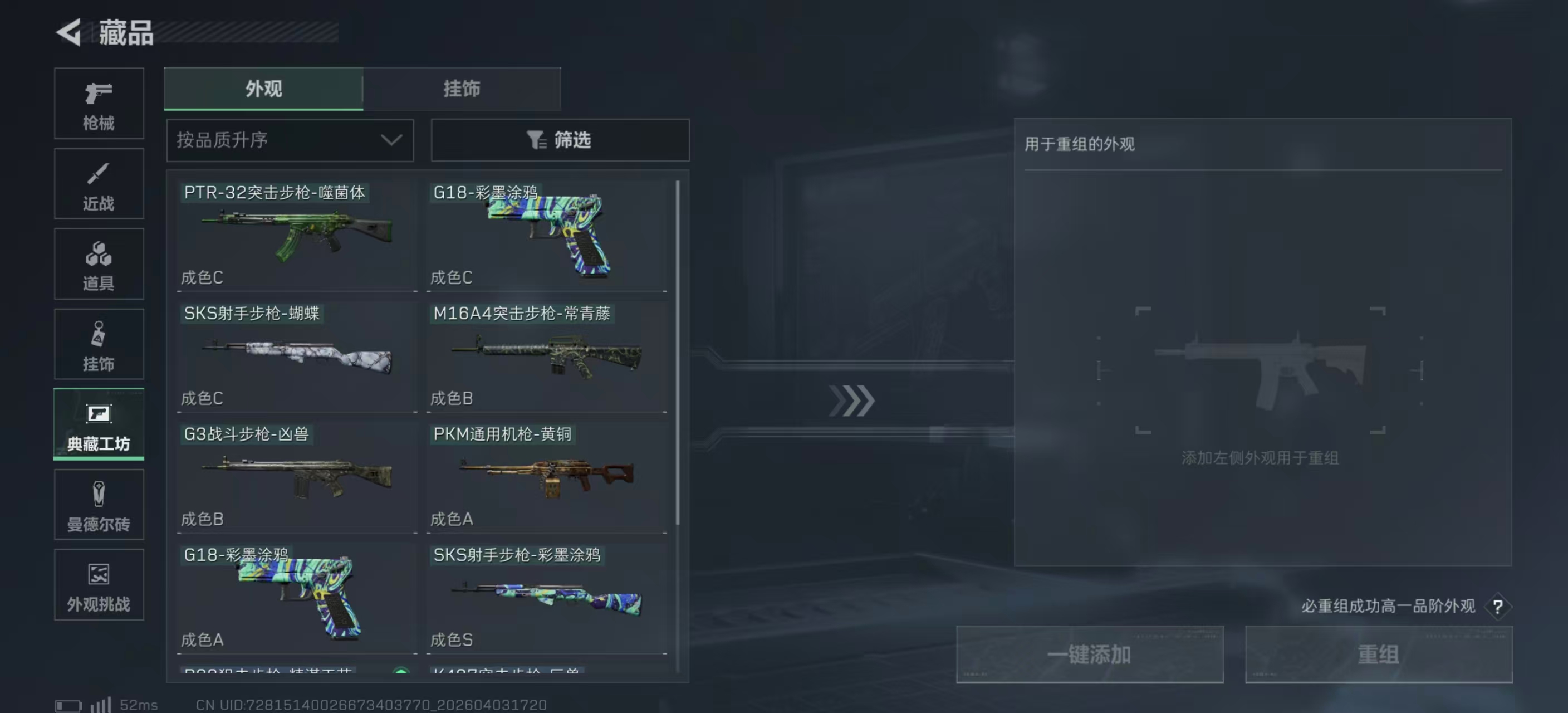Open the 筛选 filter panel

(x=559, y=140)
